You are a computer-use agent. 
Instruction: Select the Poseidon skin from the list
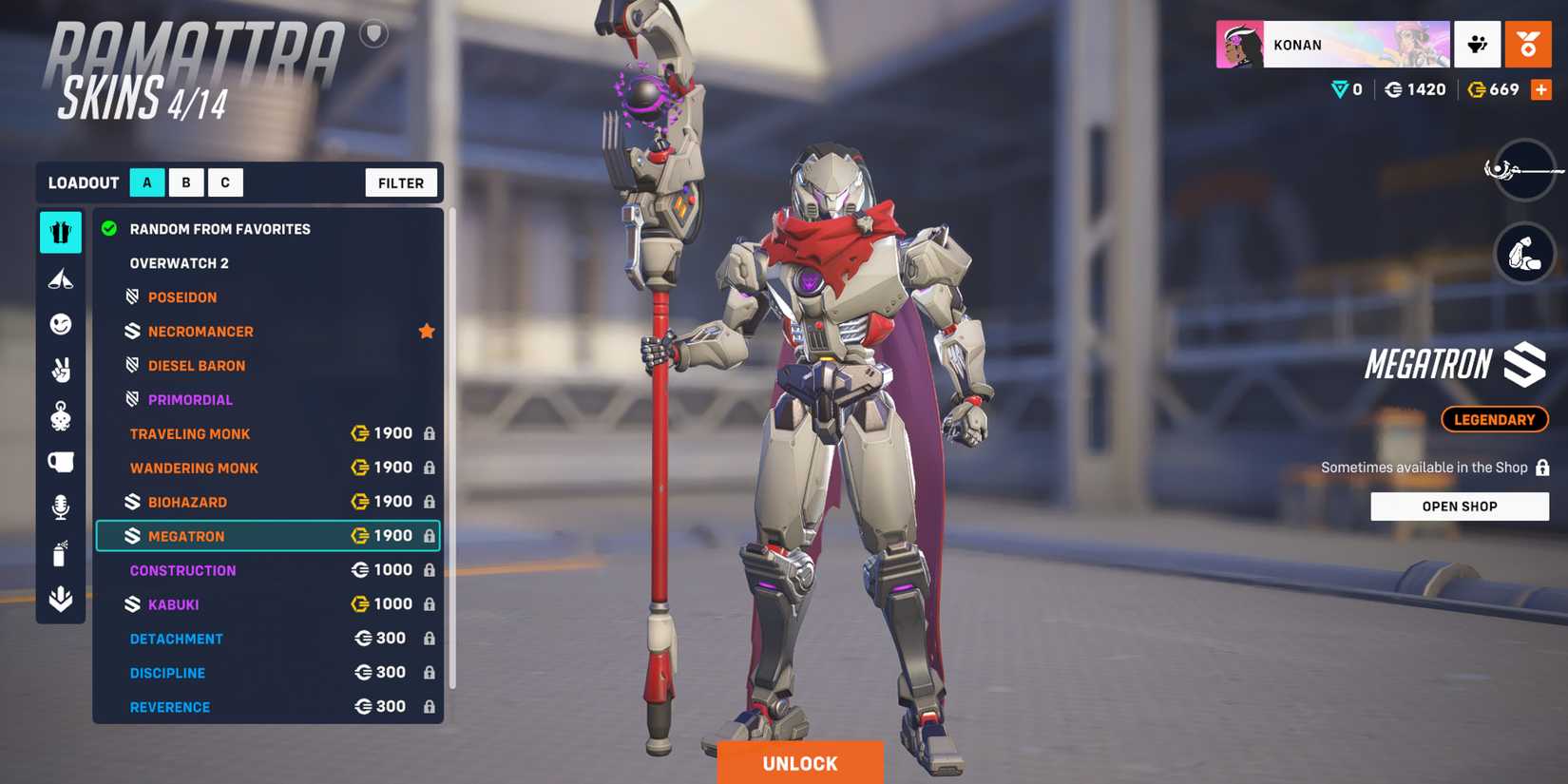(x=182, y=296)
